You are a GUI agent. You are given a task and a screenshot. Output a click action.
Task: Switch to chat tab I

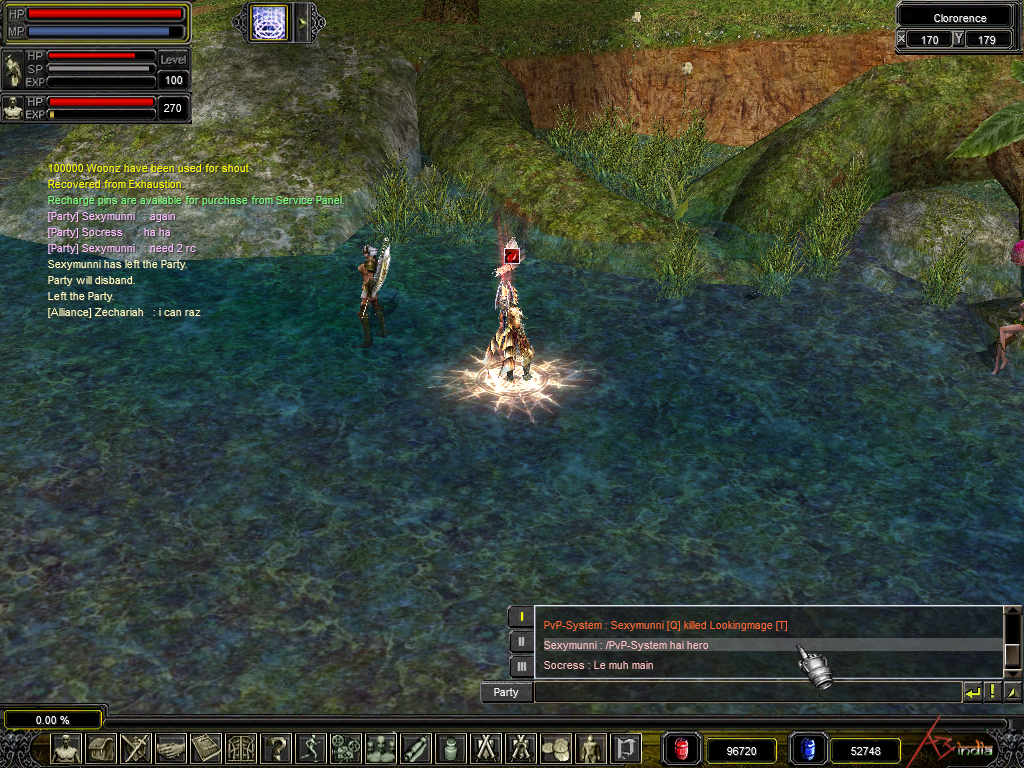click(520, 616)
